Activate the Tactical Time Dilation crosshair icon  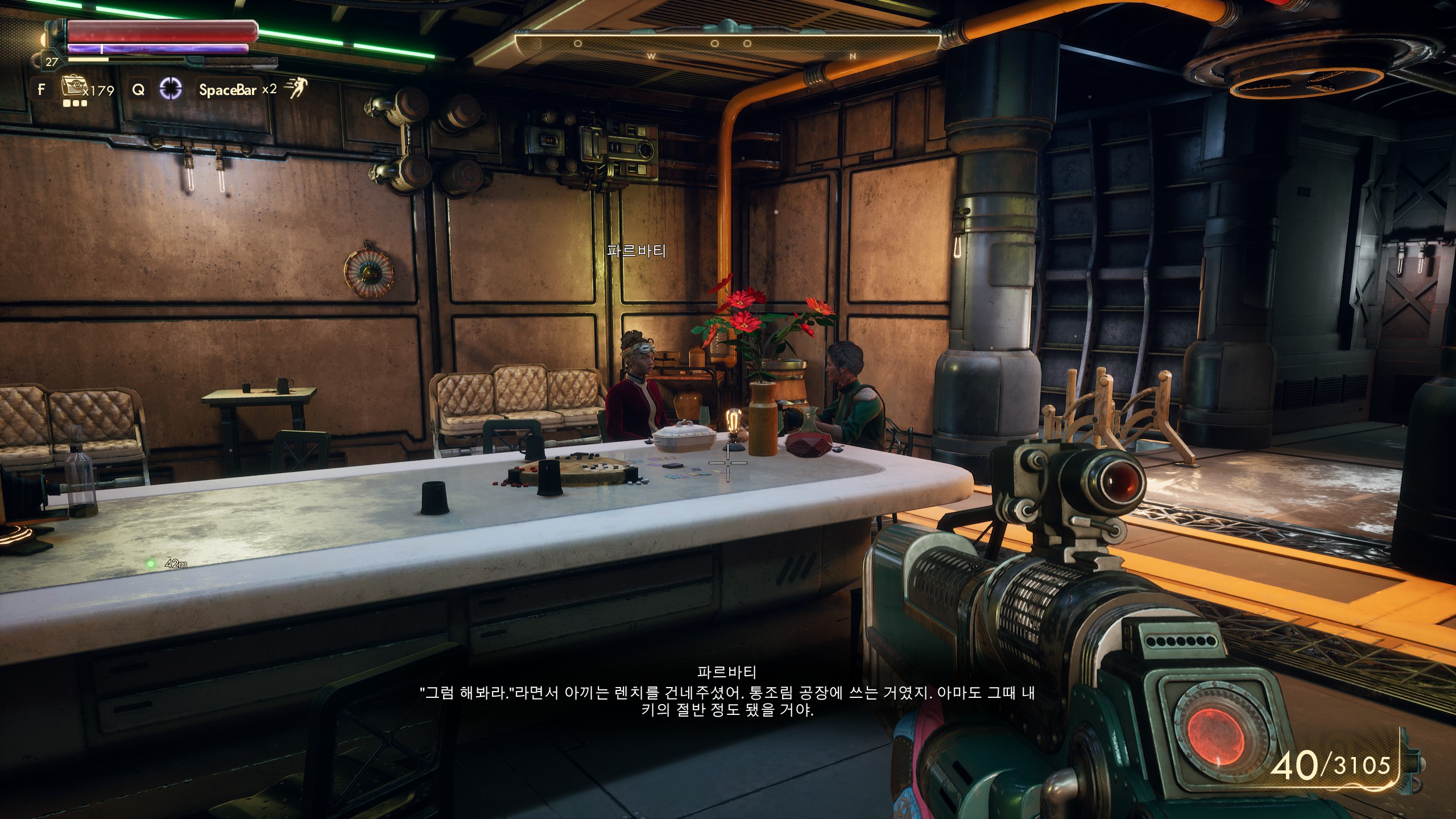click(x=170, y=89)
